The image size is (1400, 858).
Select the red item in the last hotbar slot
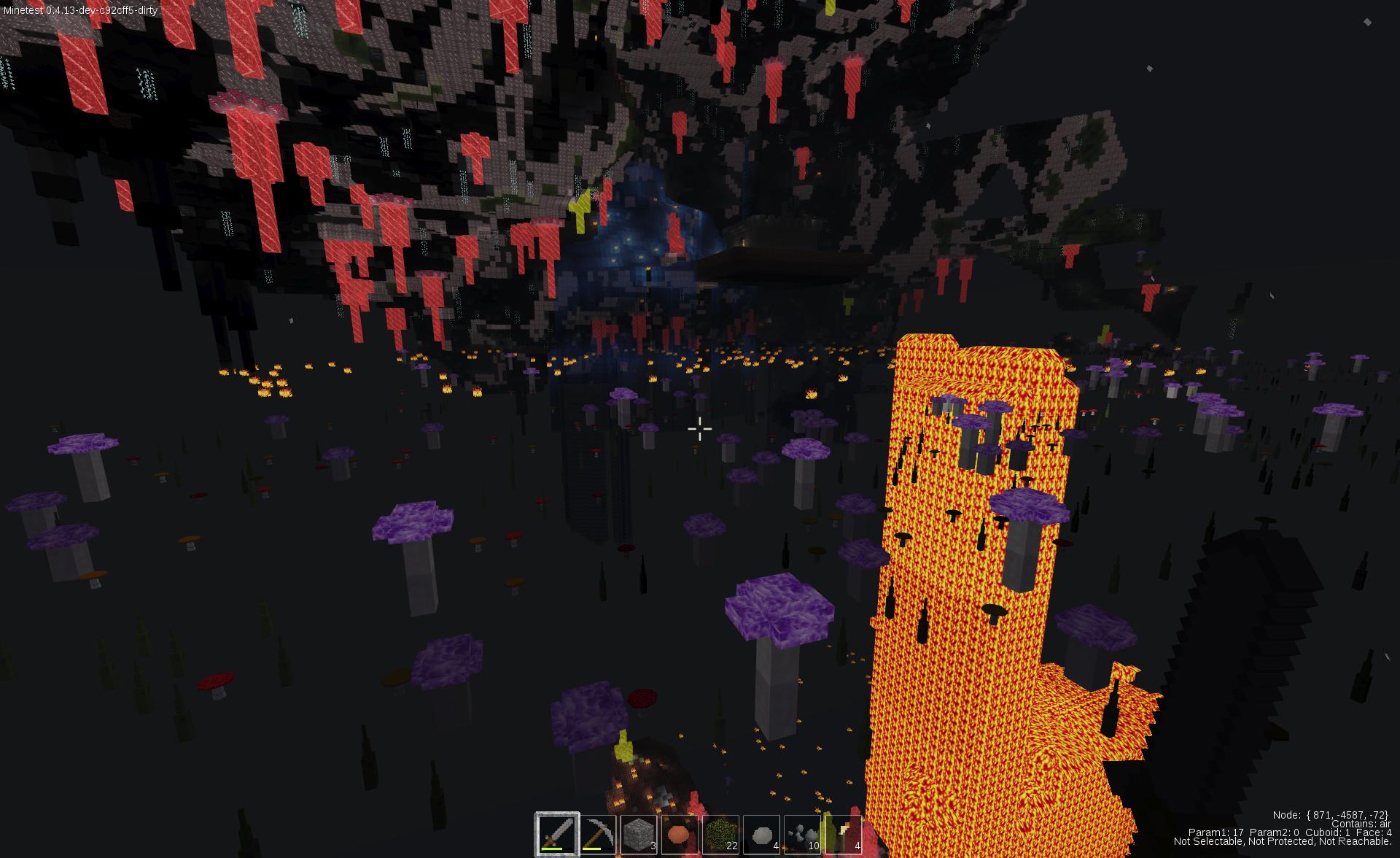click(x=844, y=833)
